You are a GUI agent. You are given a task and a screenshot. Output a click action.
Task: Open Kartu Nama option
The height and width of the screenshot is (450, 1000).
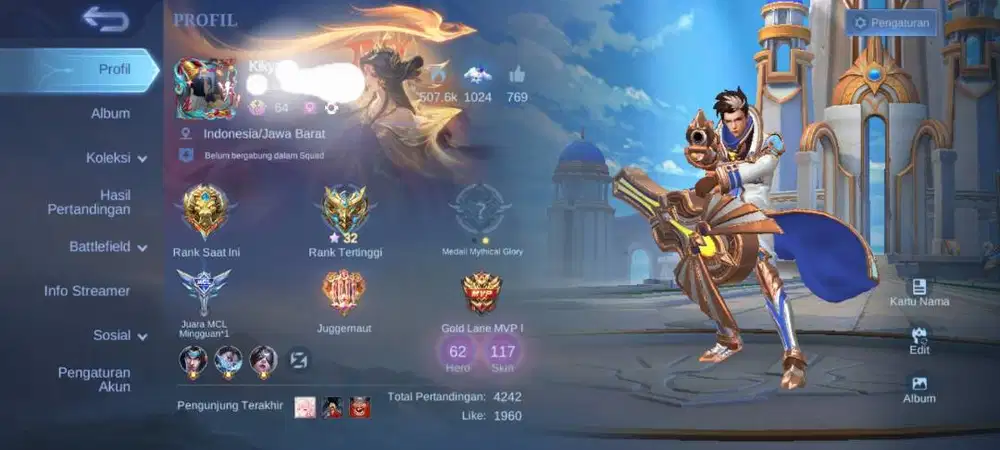(x=919, y=292)
